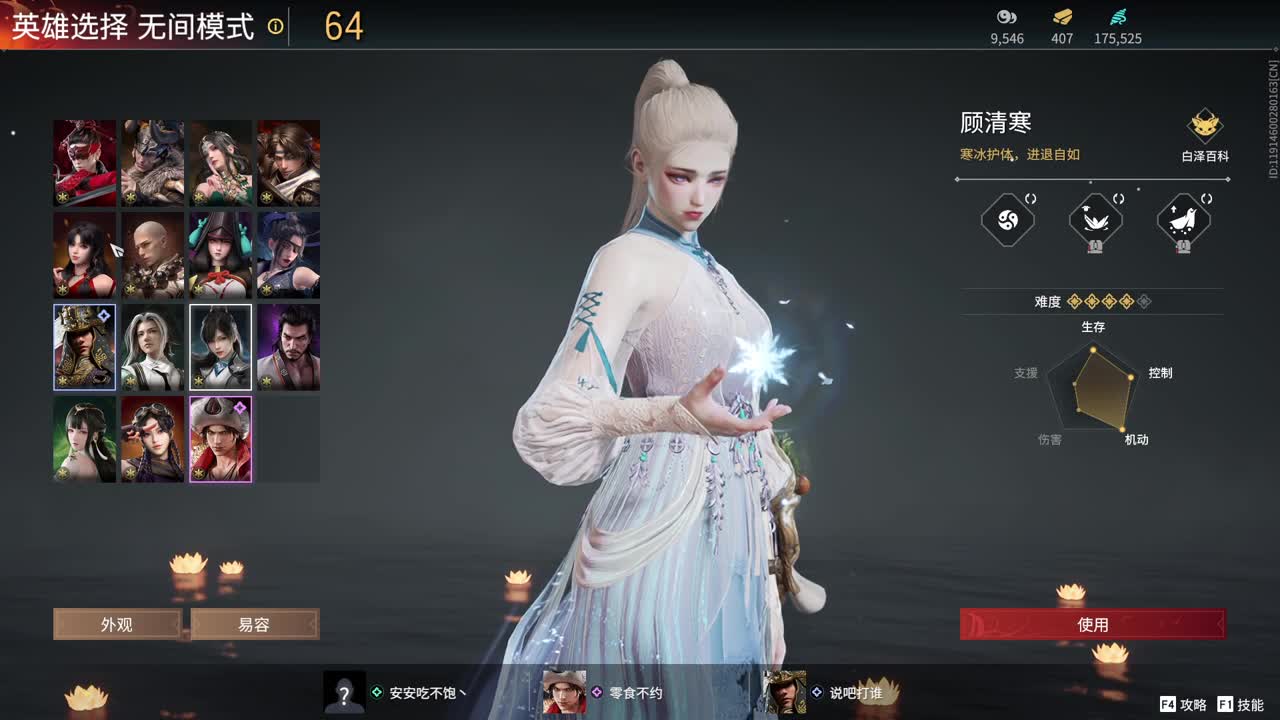
Task: Open the middle ice-lotus skill icon
Action: tap(1094, 218)
